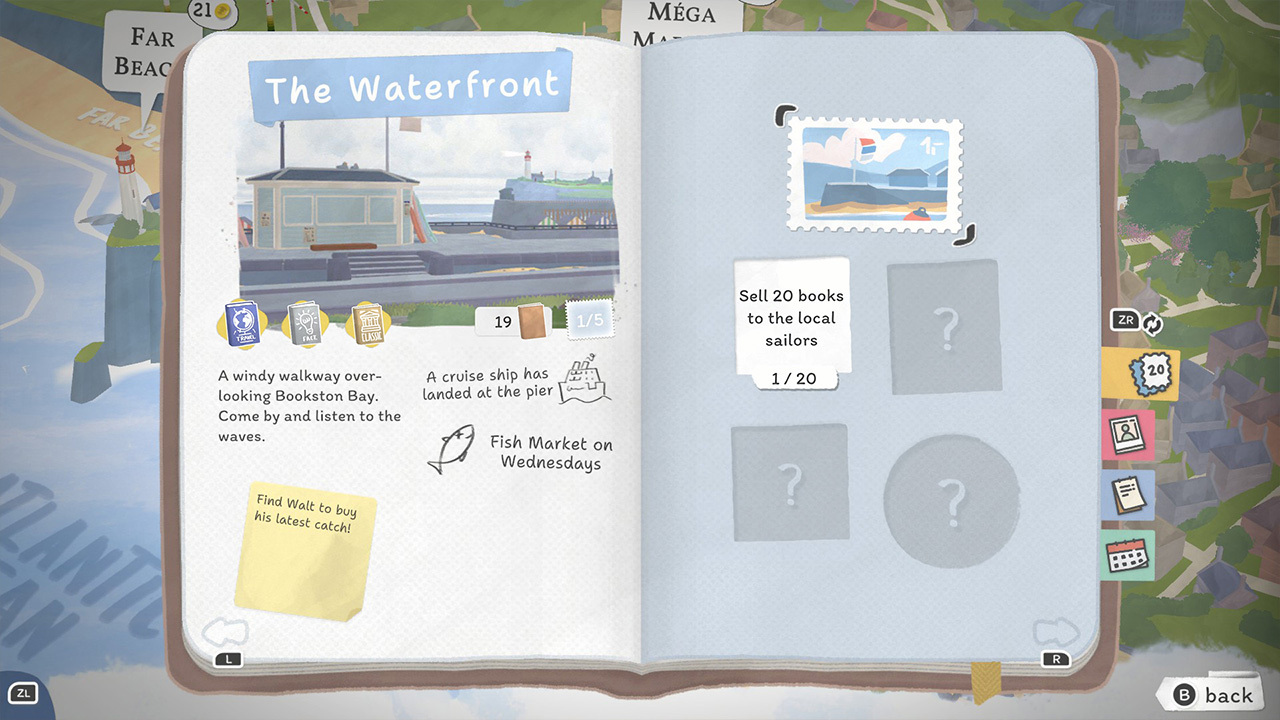View the Waterfront stamp
Screen dimensions: 1280x720
pyautogui.click(x=875, y=175)
